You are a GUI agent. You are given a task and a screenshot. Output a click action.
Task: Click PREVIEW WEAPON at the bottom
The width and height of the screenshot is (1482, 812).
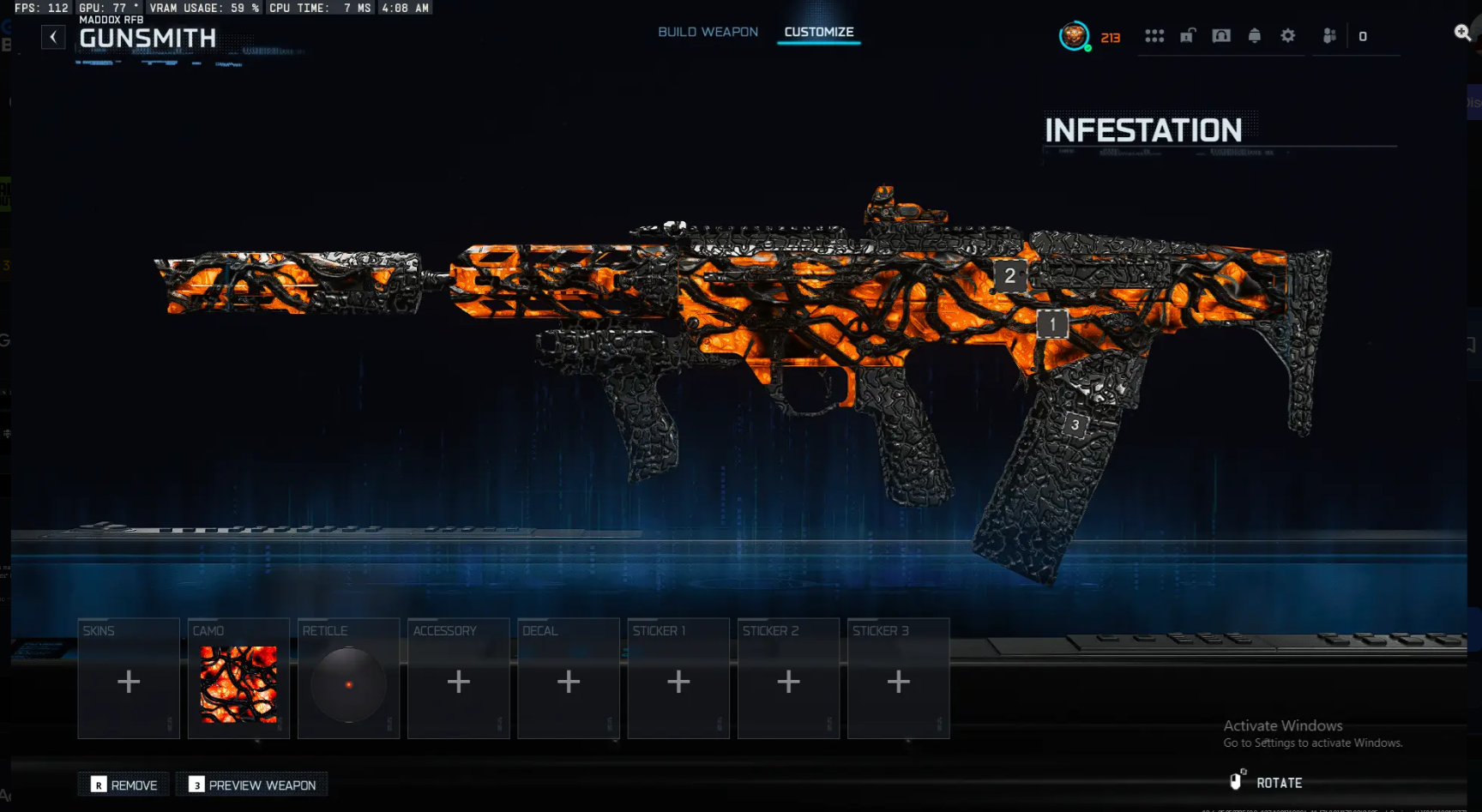click(251, 785)
